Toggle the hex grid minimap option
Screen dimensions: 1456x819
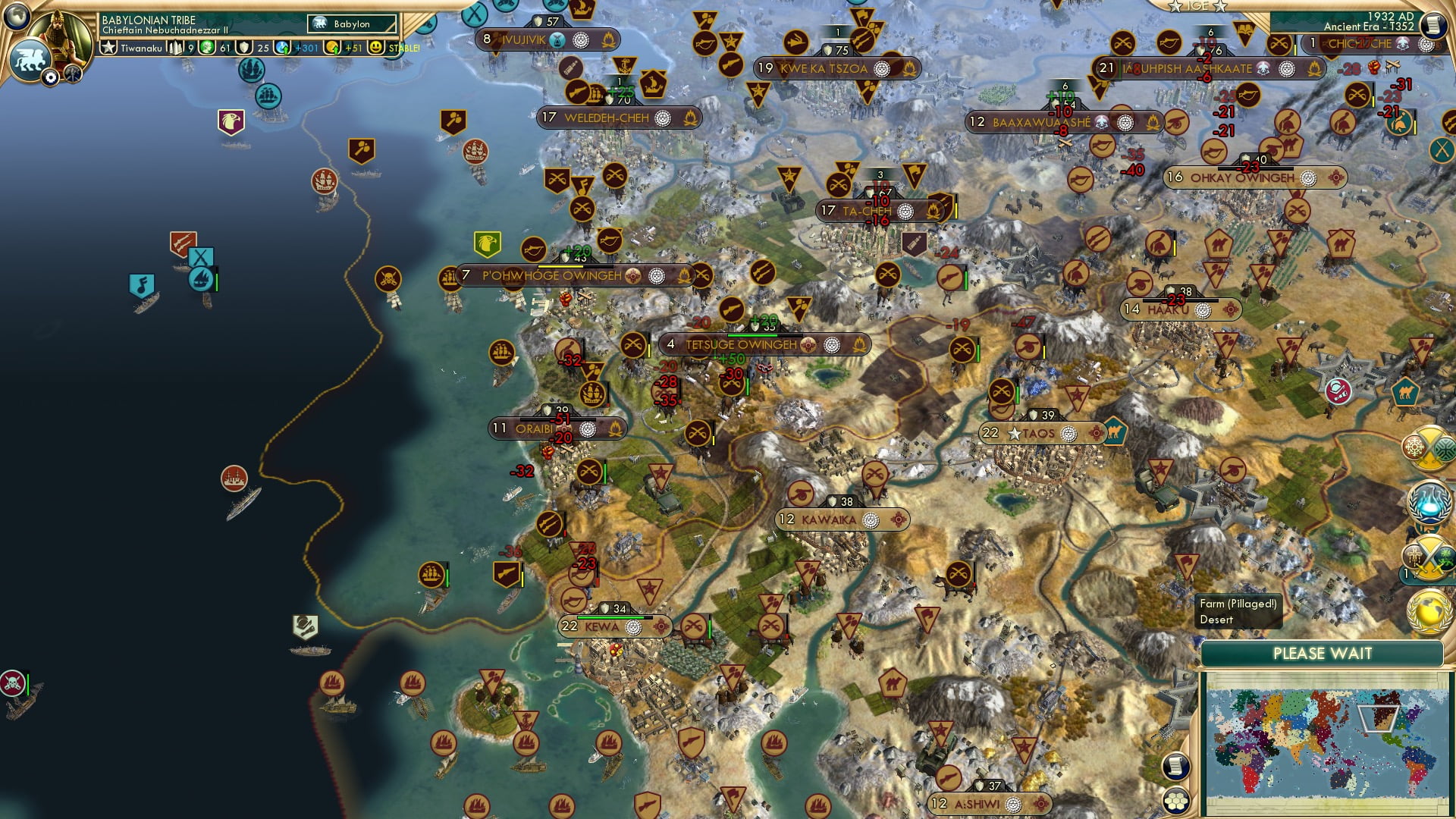(1175, 801)
